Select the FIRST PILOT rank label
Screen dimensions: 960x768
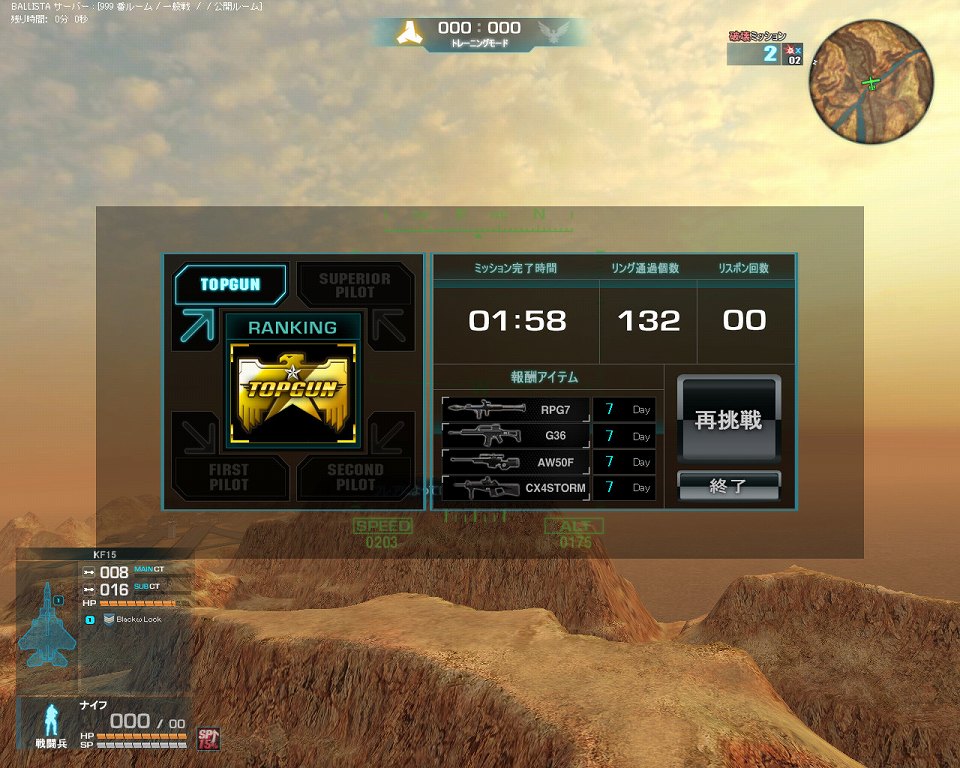tap(230, 477)
